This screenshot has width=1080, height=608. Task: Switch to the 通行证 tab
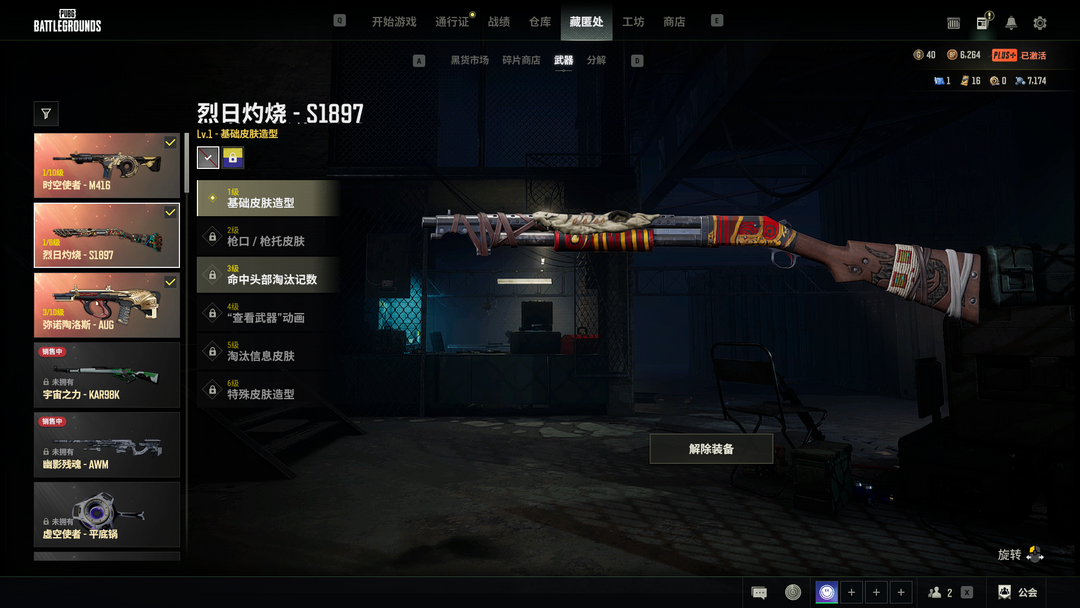tap(452, 22)
